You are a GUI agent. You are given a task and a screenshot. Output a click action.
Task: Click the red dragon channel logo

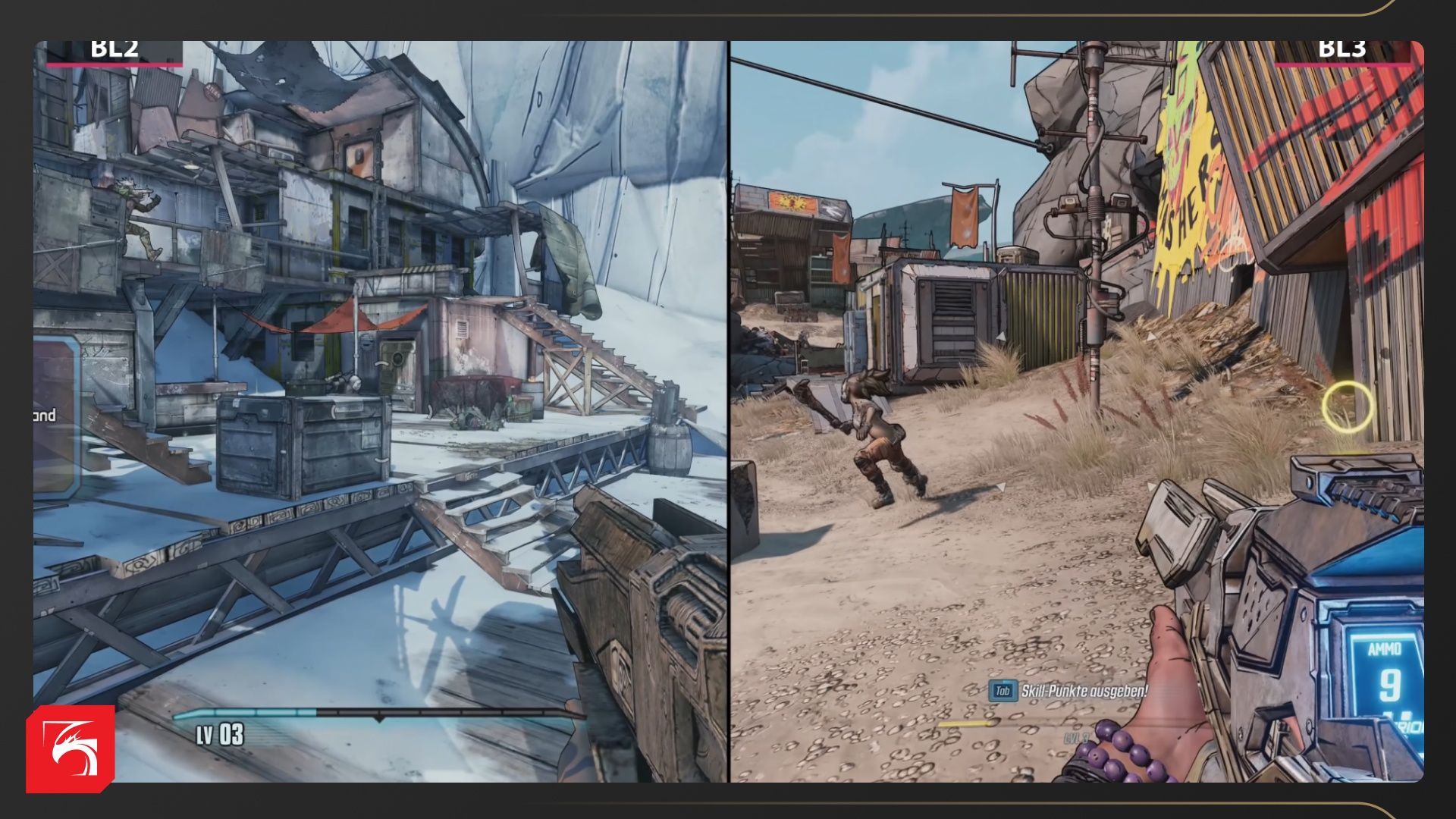(71, 748)
